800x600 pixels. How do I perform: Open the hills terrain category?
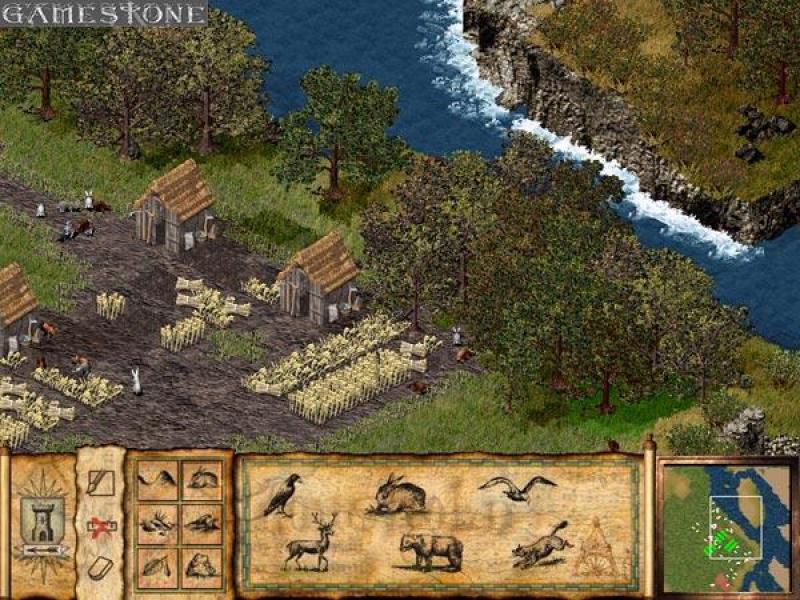coord(156,478)
